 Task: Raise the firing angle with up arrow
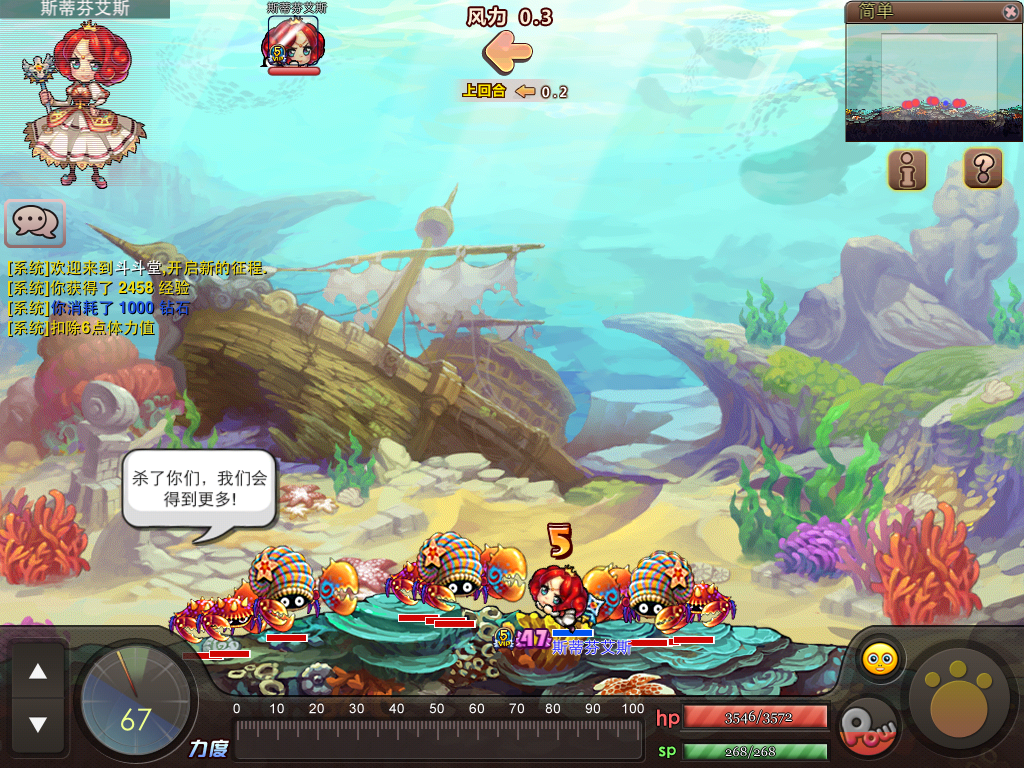tap(38, 673)
